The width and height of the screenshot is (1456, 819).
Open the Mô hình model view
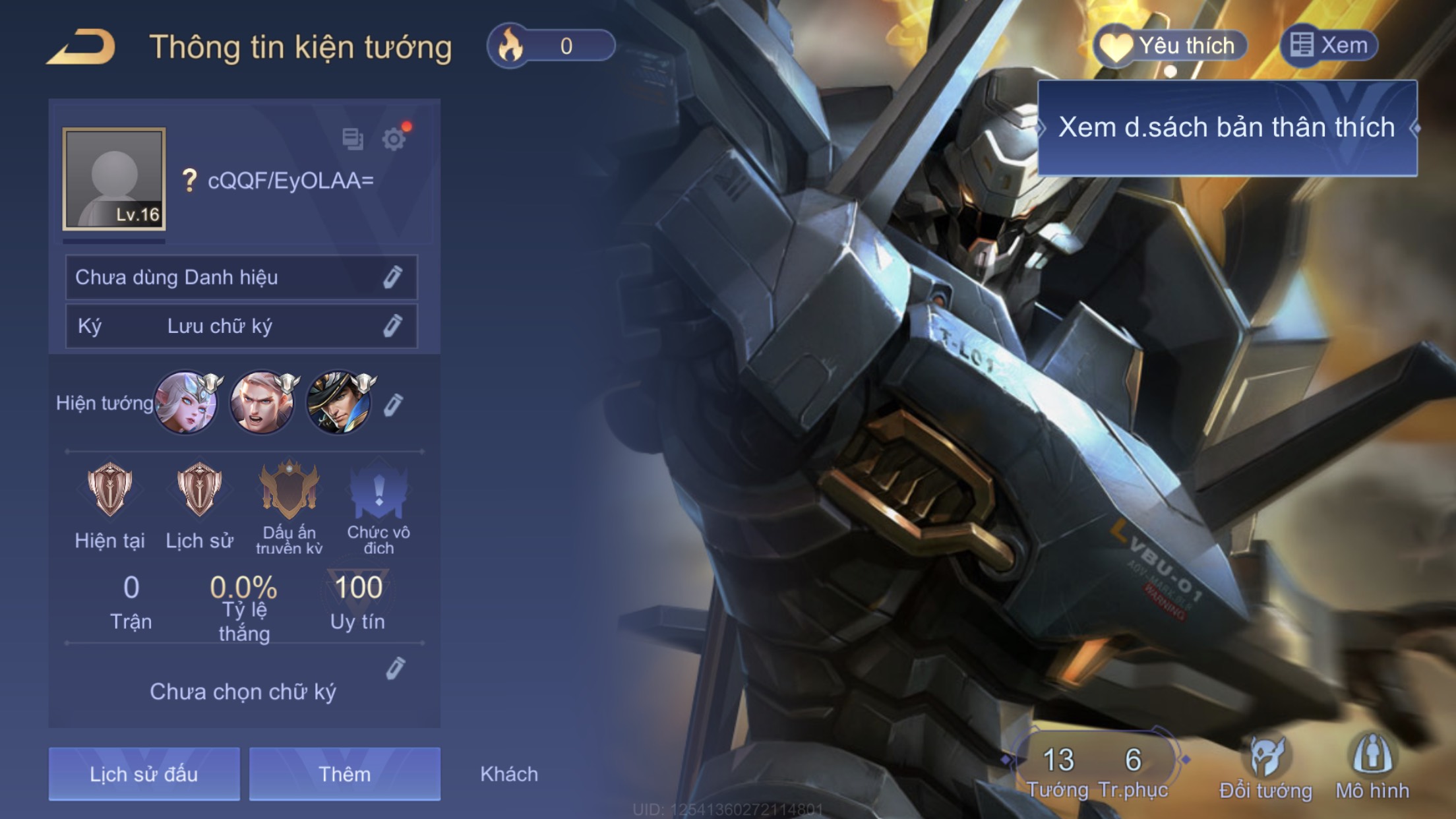click(1373, 767)
